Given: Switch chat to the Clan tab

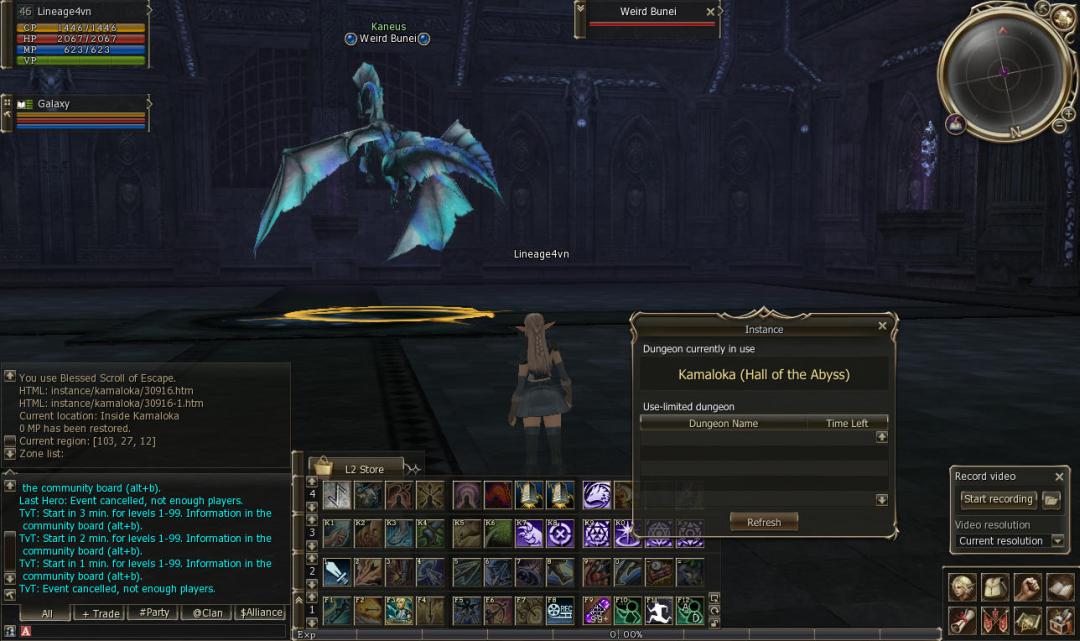Looking at the screenshot, I should pyautogui.click(x=207, y=613).
